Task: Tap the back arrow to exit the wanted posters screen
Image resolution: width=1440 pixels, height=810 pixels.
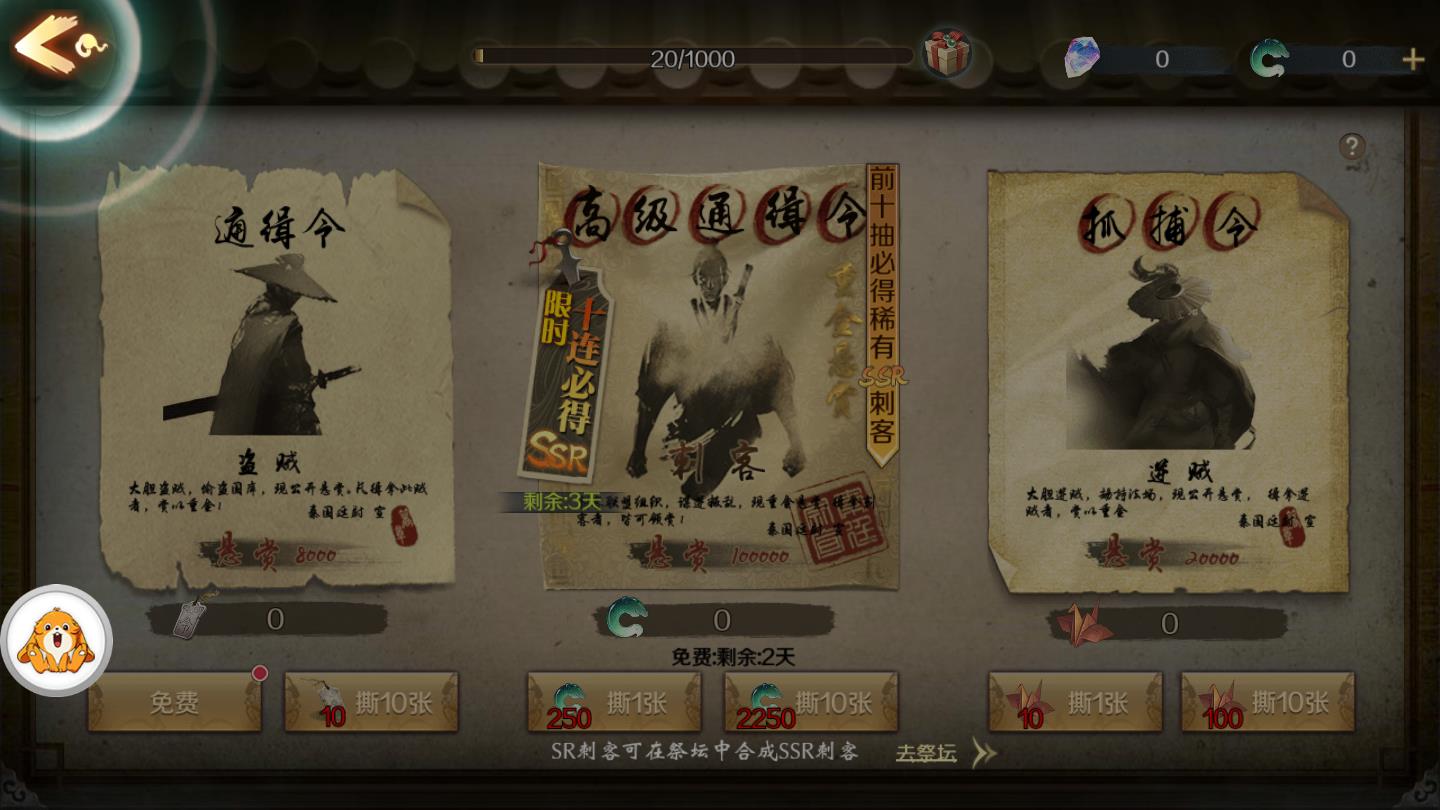Action: (x=48, y=42)
